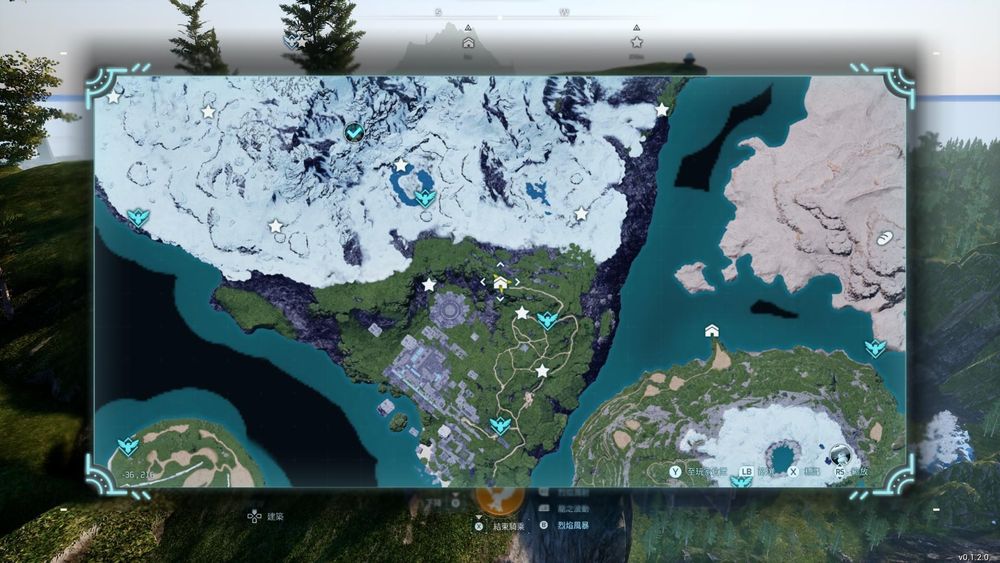Screen dimensions: 1000x563
Task: Select the egg-shaped marker on the pink desert
Action: [886, 238]
